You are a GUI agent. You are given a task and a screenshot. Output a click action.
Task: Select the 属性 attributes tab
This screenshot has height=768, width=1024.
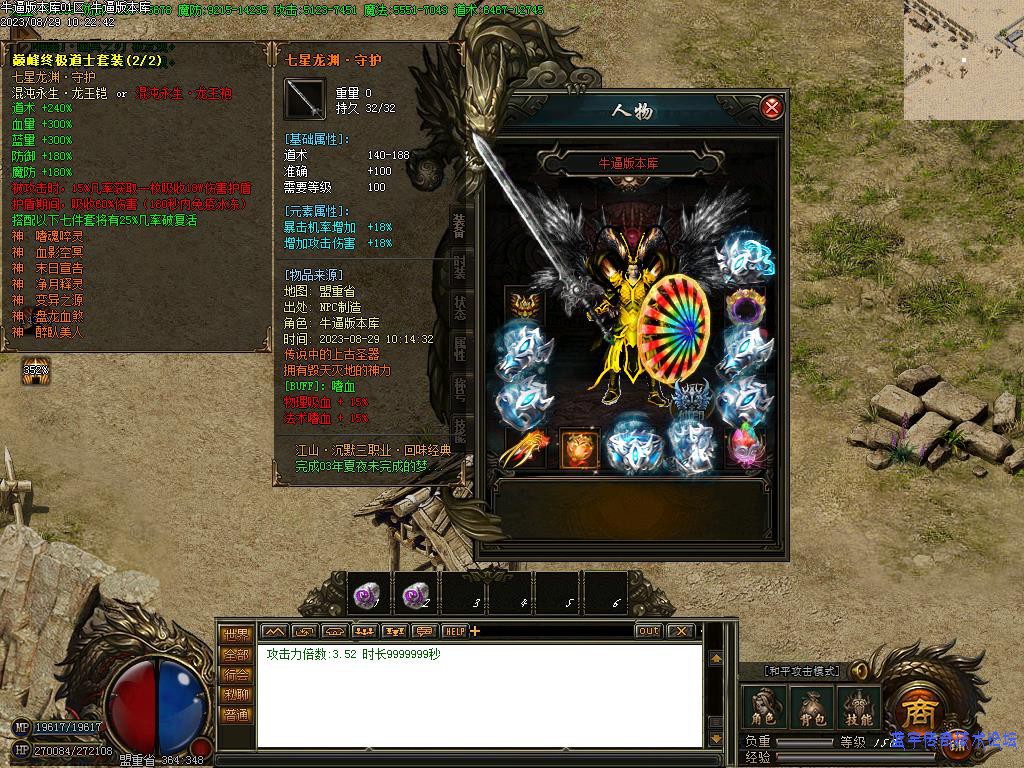tap(459, 348)
